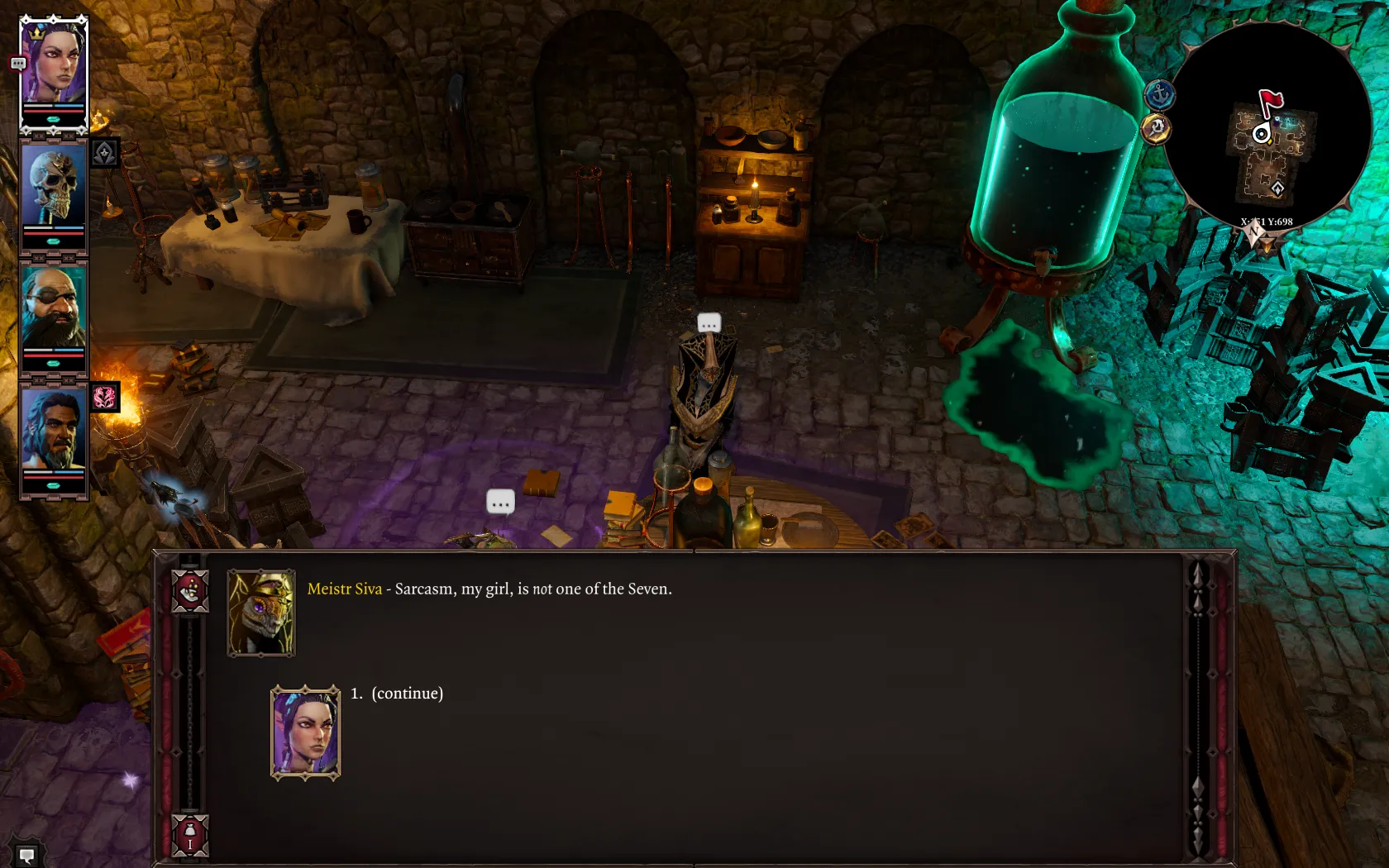Click the bottom-left dialogue panel button
This screenshot has height=868, width=1389.
click(189, 835)
